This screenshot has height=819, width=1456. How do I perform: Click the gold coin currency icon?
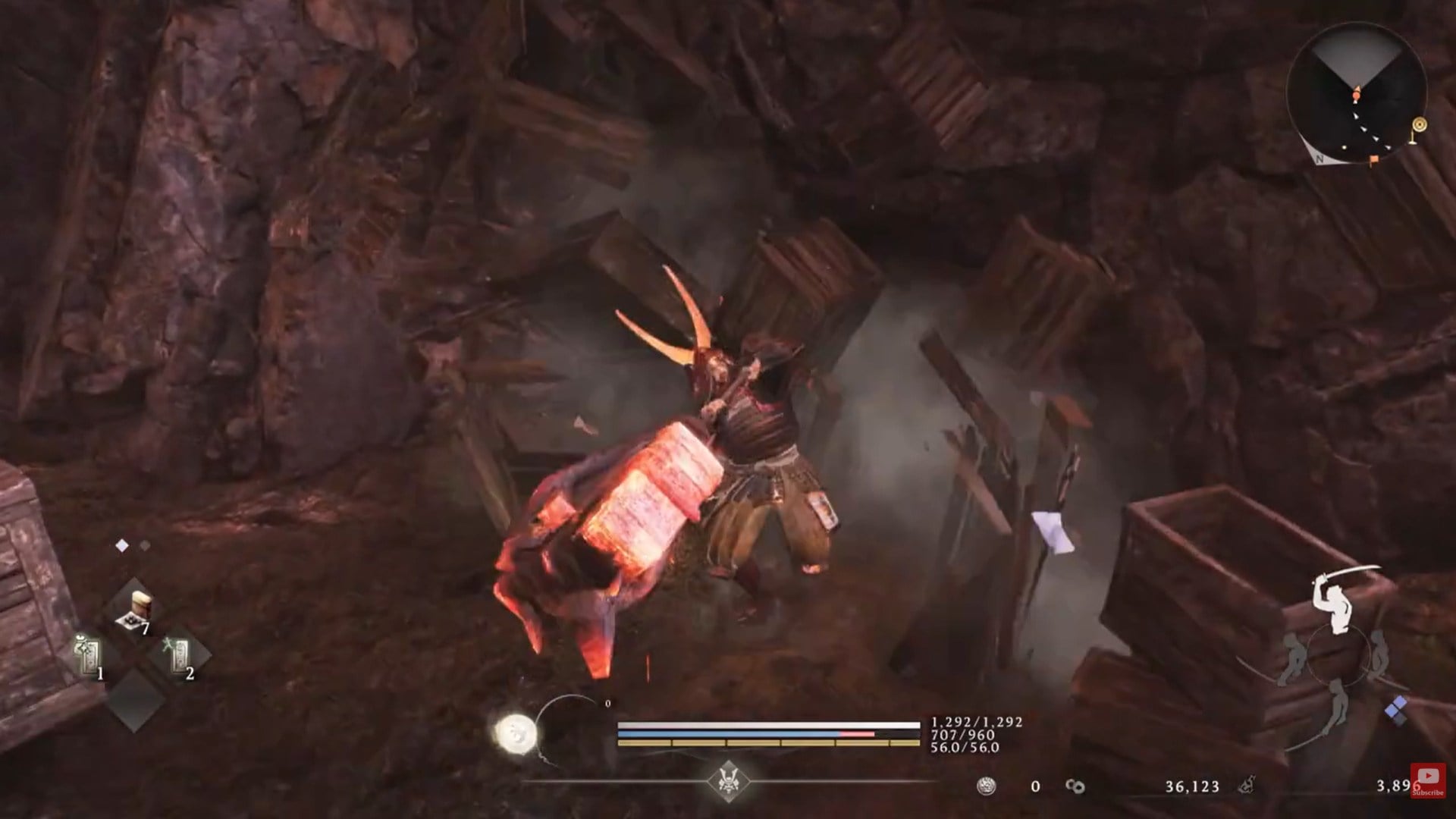coord(987,785)
